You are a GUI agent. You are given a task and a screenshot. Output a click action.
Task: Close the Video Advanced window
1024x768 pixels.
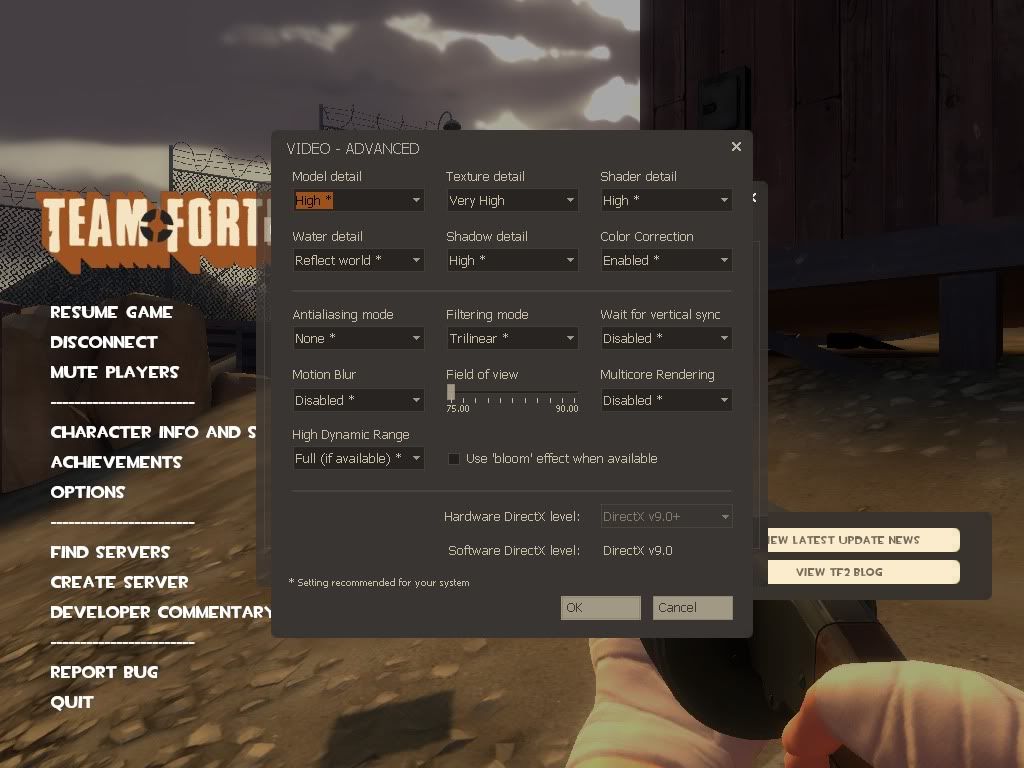pos(736,147)
